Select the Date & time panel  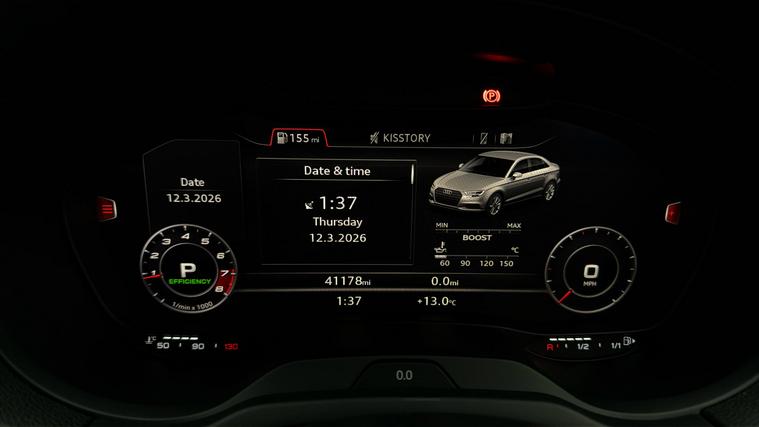[336, 211]
